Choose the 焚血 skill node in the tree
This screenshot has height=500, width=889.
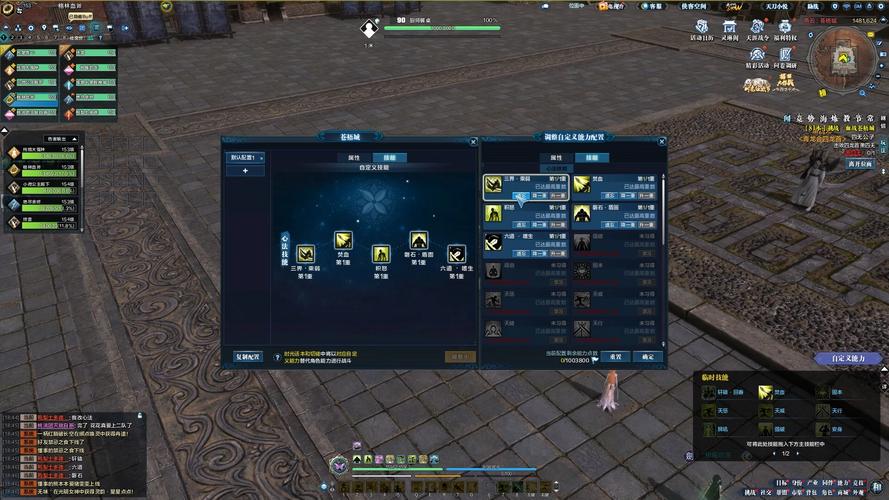(x=343, y=239)
